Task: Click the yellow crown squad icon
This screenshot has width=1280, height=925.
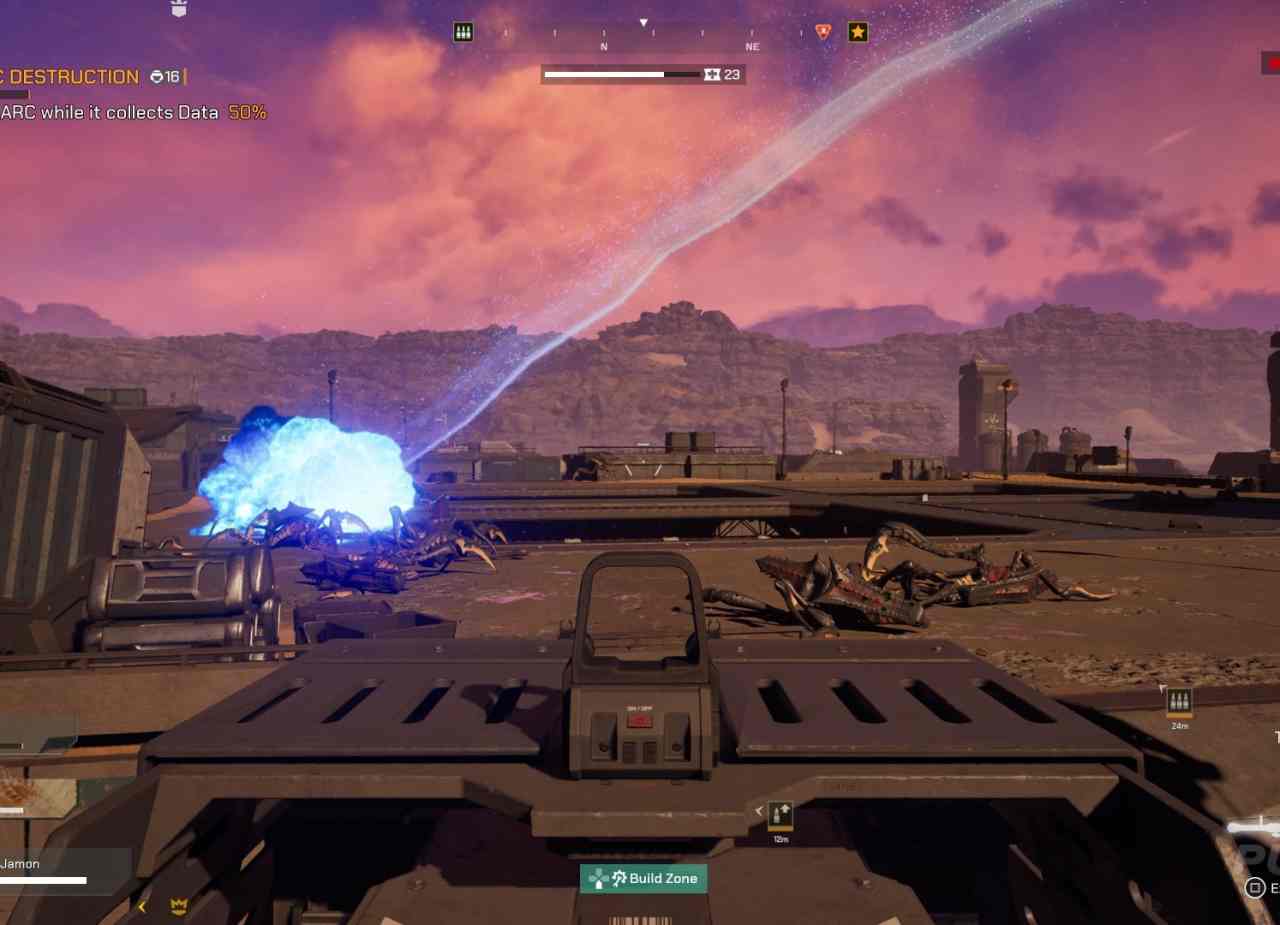Action: click(x=179, y=907)
